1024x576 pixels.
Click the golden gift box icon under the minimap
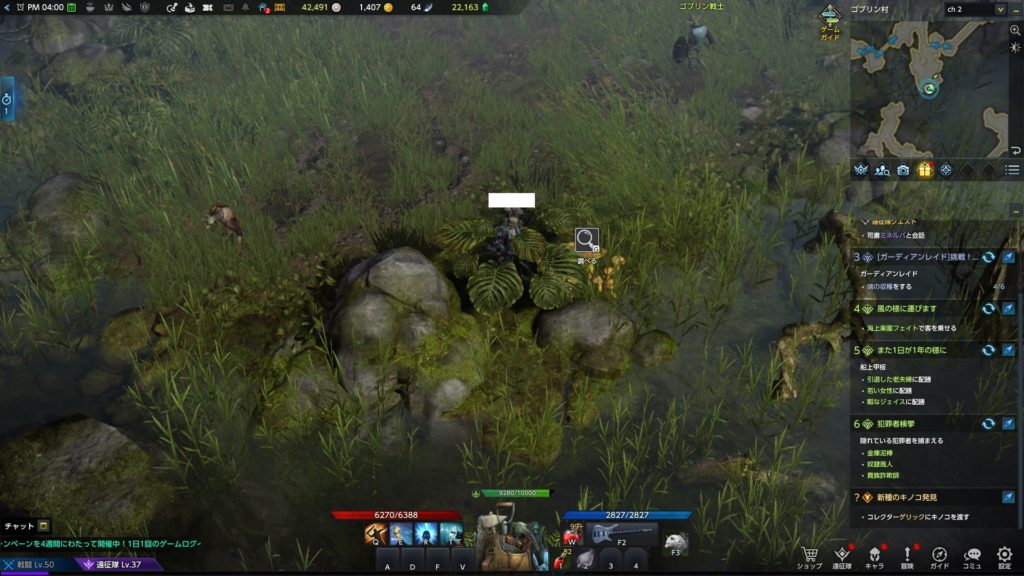[x=925, y=170]
